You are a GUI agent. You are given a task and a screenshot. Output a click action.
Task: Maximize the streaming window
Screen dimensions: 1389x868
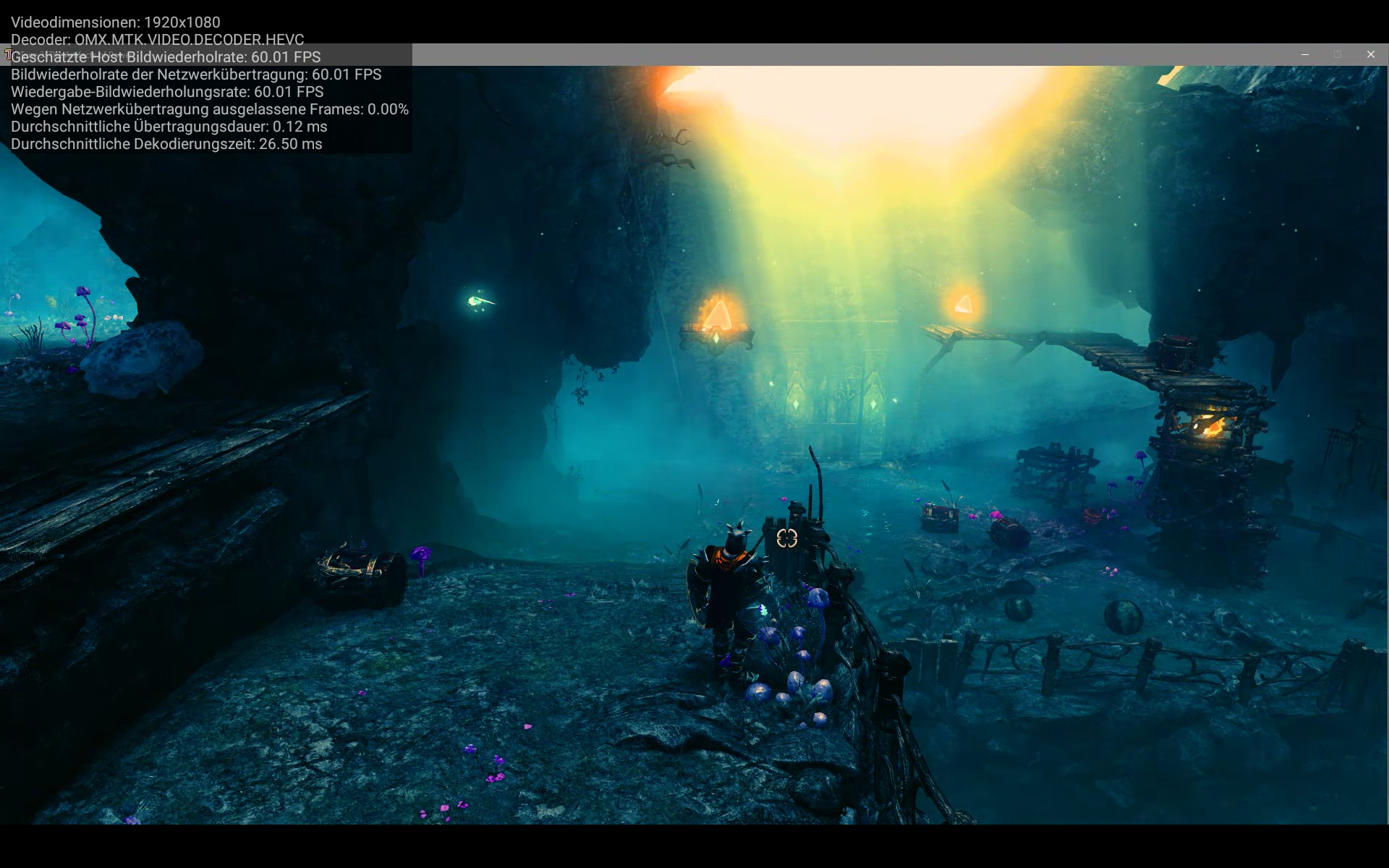pos(1338,54)
